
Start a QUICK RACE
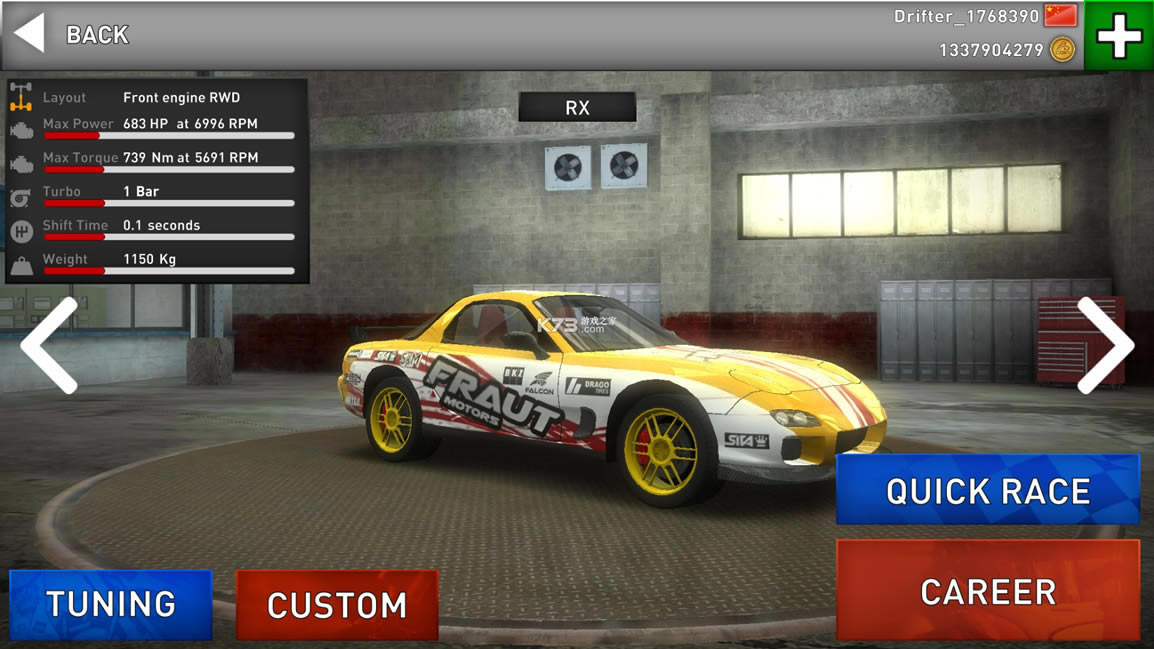987,490
